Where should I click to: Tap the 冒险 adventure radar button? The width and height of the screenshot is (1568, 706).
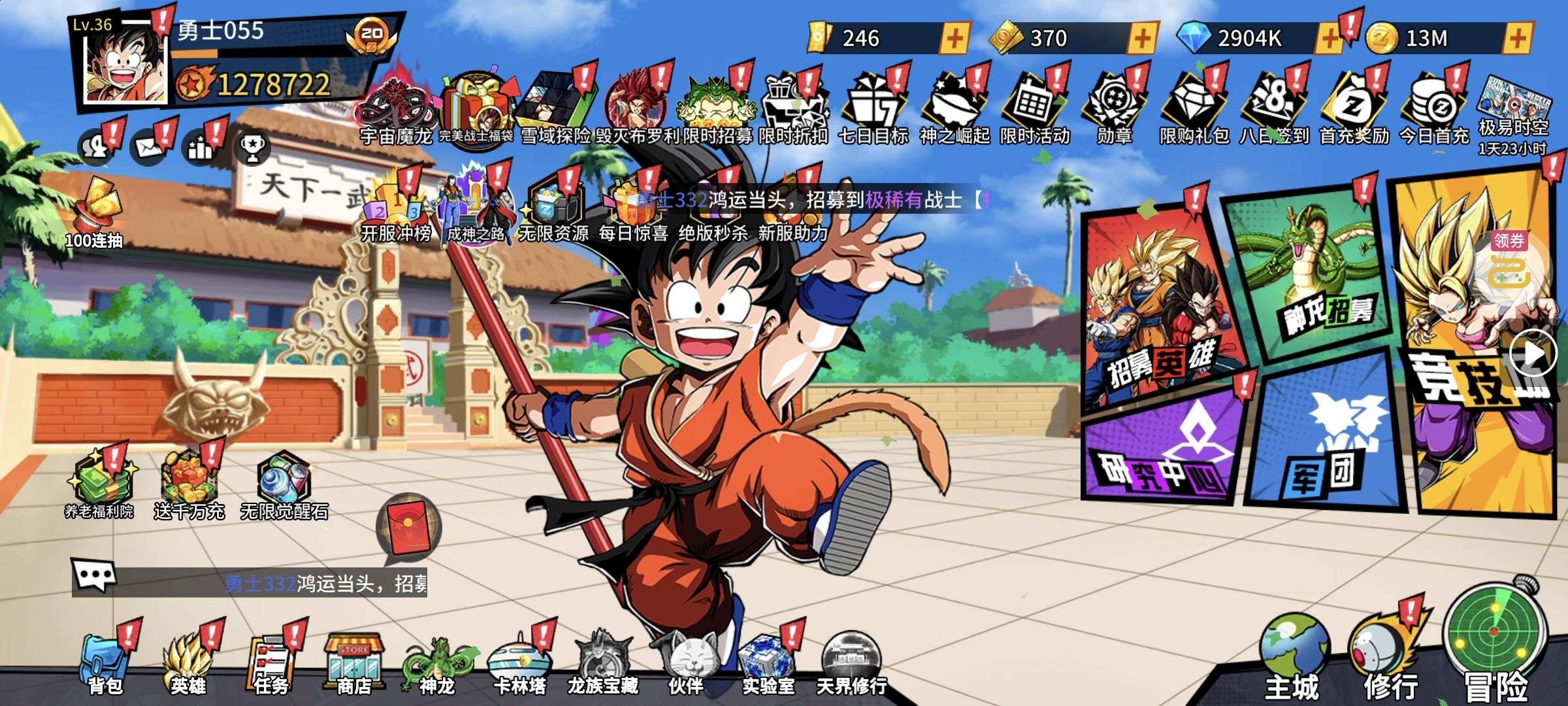tap(1495, 637)
